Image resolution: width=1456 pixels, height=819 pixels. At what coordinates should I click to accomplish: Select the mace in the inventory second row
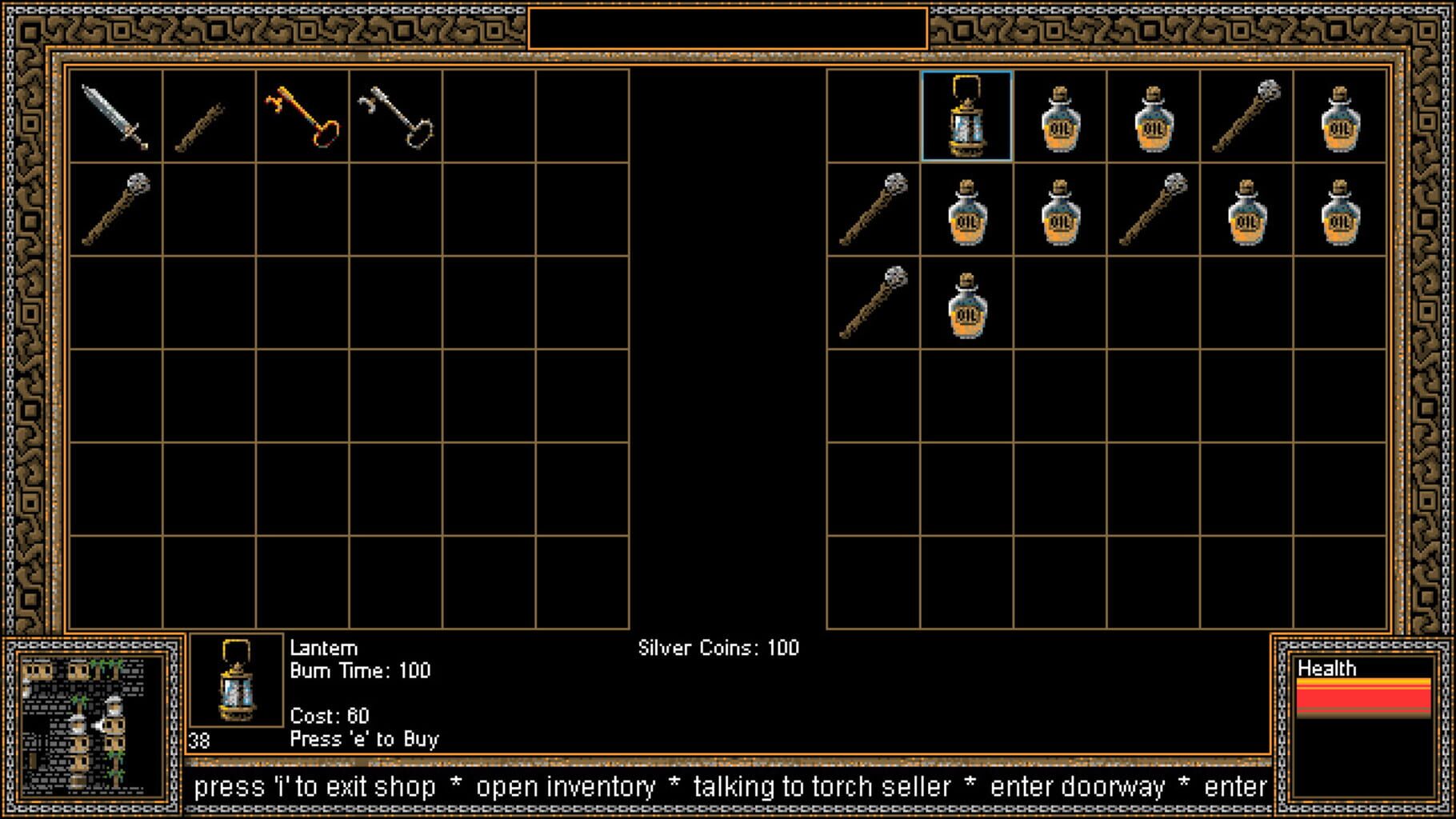coord(117,210)
